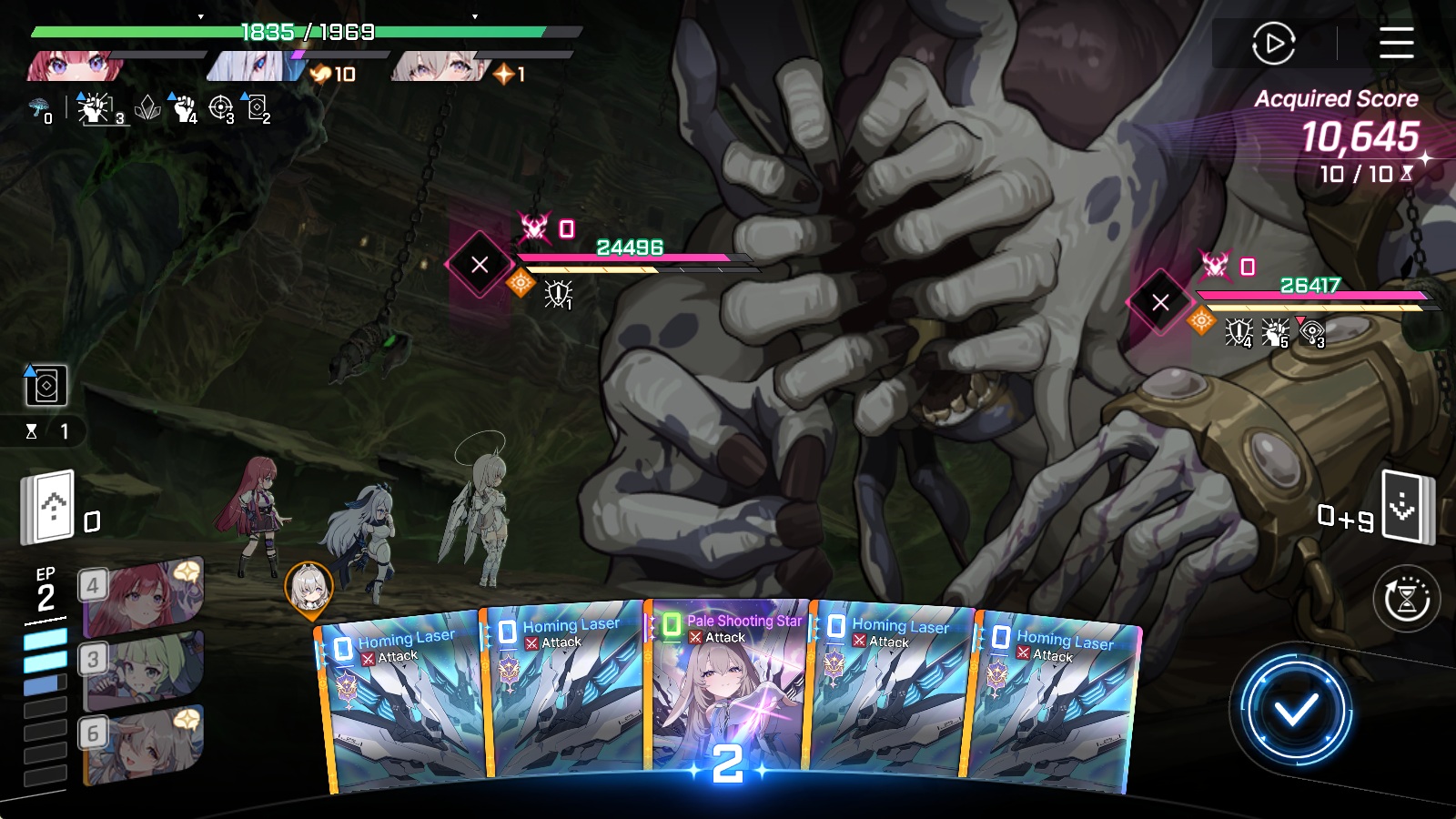
Task: Select the green-haired character skill costing 3
Action: [x=143, y=671]
